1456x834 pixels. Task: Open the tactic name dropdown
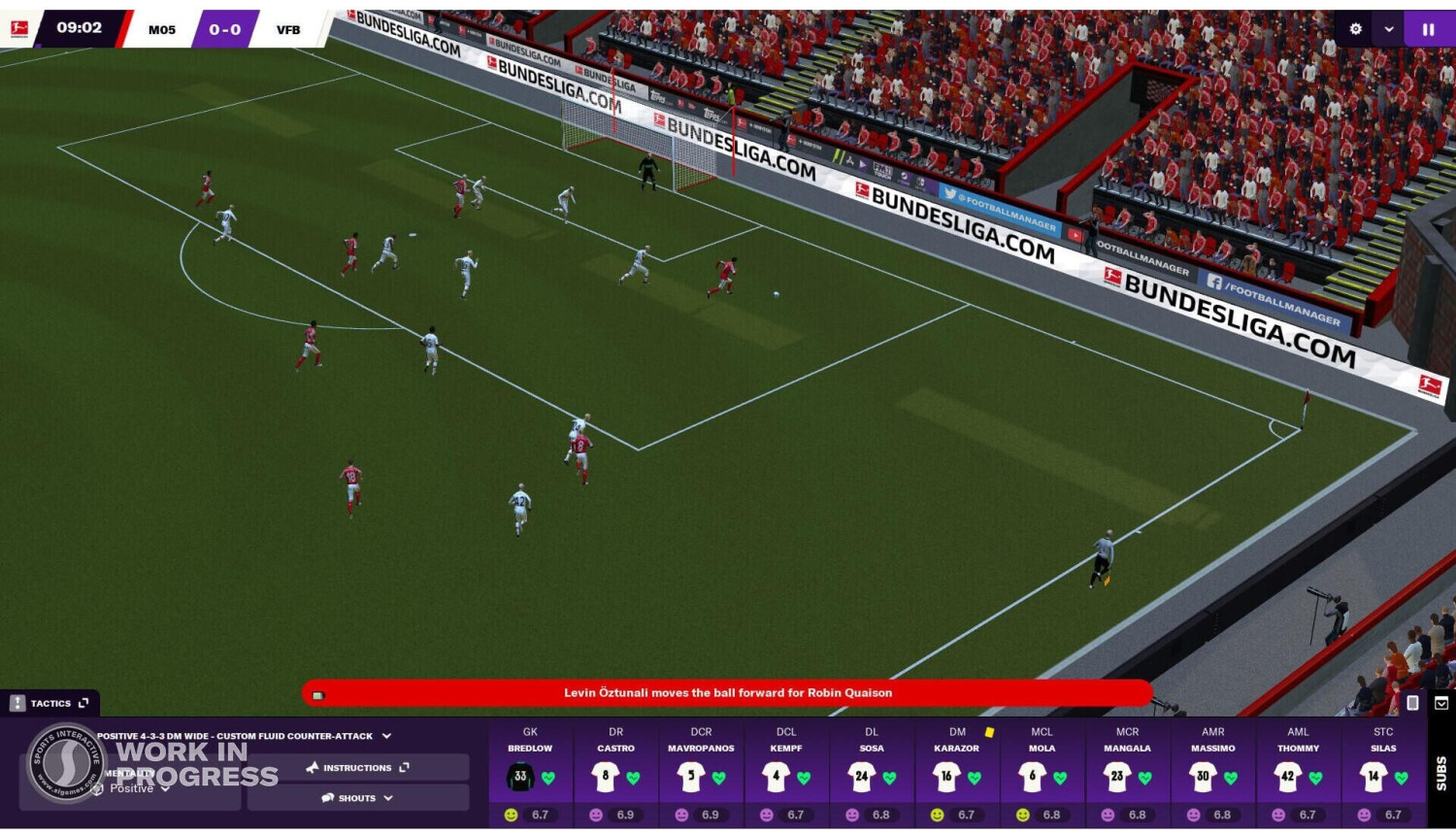coord(386,736)
